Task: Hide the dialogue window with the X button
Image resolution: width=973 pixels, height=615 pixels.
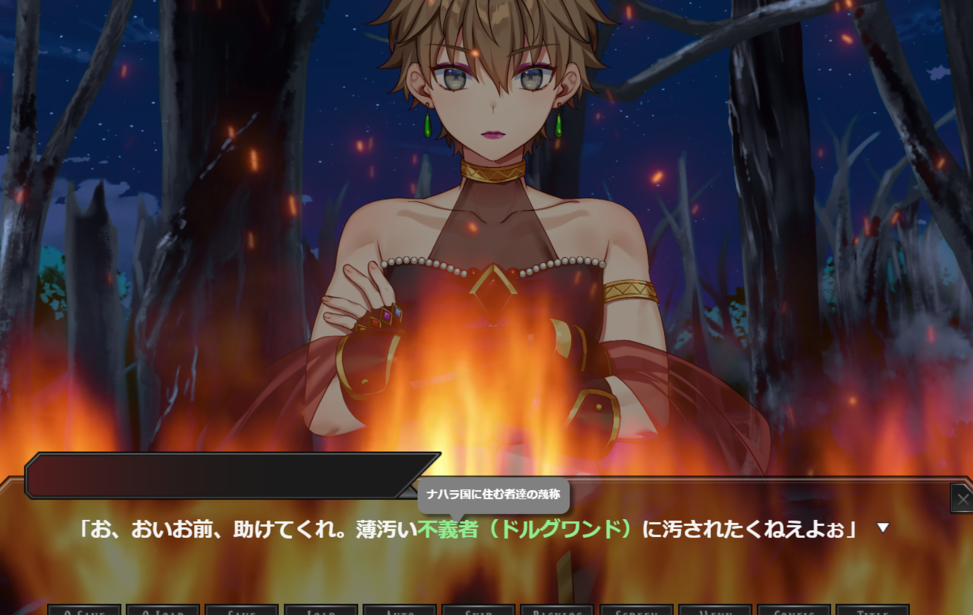Action: 962,497
